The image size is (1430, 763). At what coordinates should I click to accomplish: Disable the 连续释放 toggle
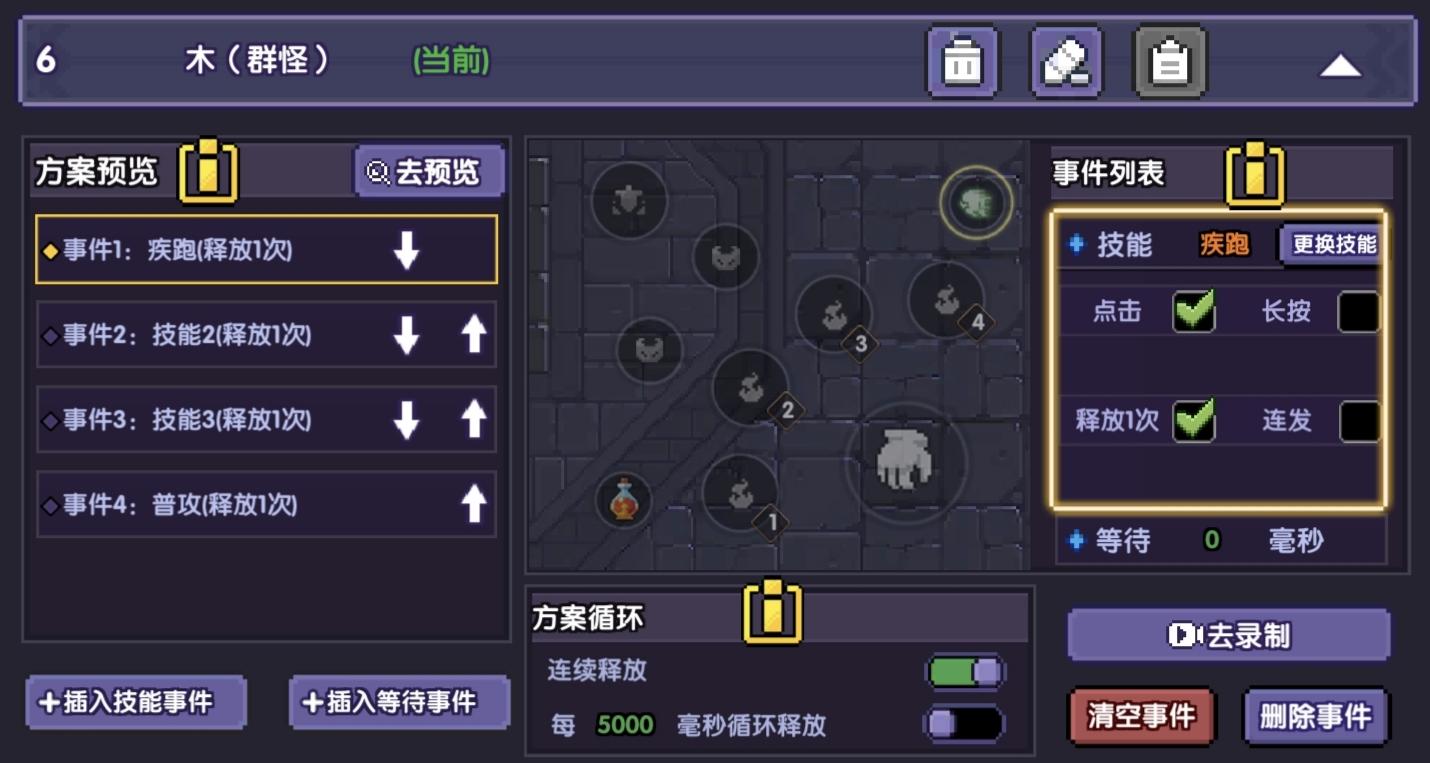[967, 672]
